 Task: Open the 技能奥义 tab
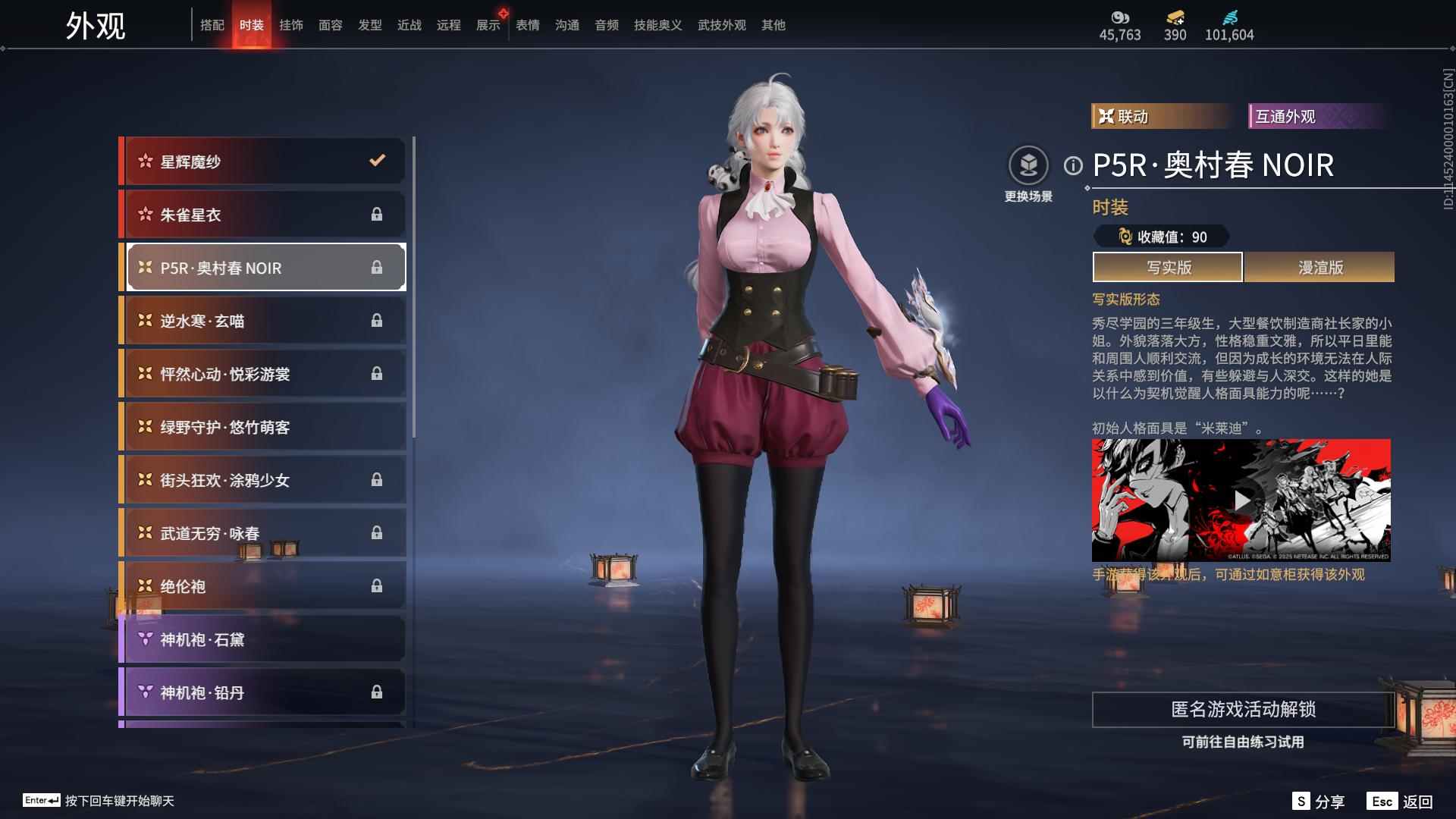[657, 25]
